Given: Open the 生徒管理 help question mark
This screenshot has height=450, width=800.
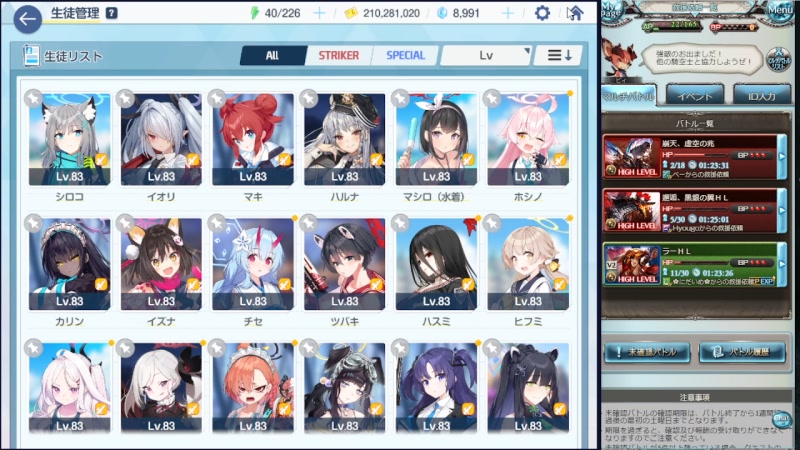Looking at the screenshot, I should (111, 13).
